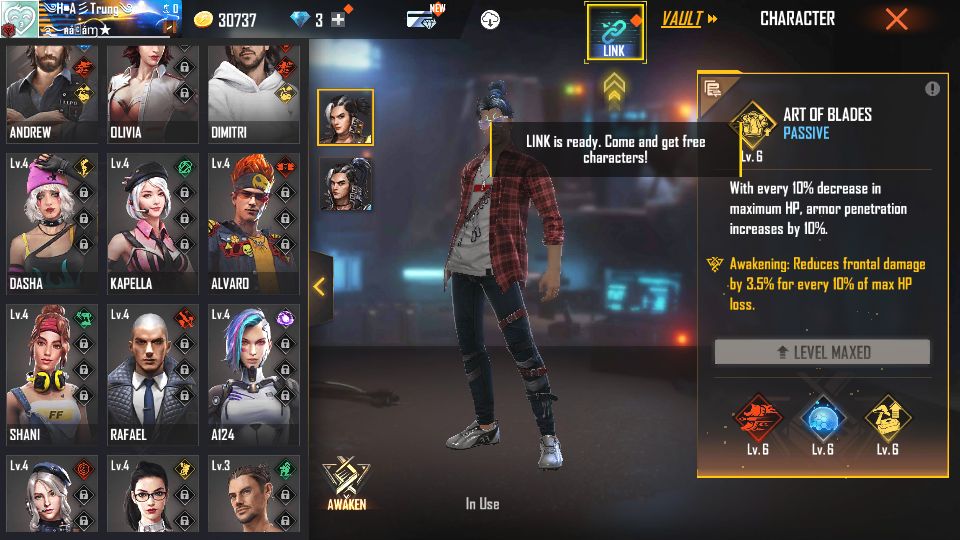This screenshot has width=960, height=540.
Task: Select the Olivia character card
Action: 153,95
